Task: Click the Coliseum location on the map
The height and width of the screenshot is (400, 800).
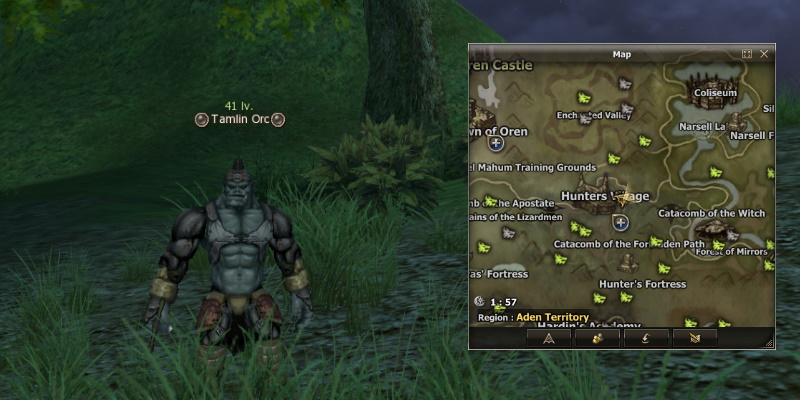Action: click(x=715, y=93)
